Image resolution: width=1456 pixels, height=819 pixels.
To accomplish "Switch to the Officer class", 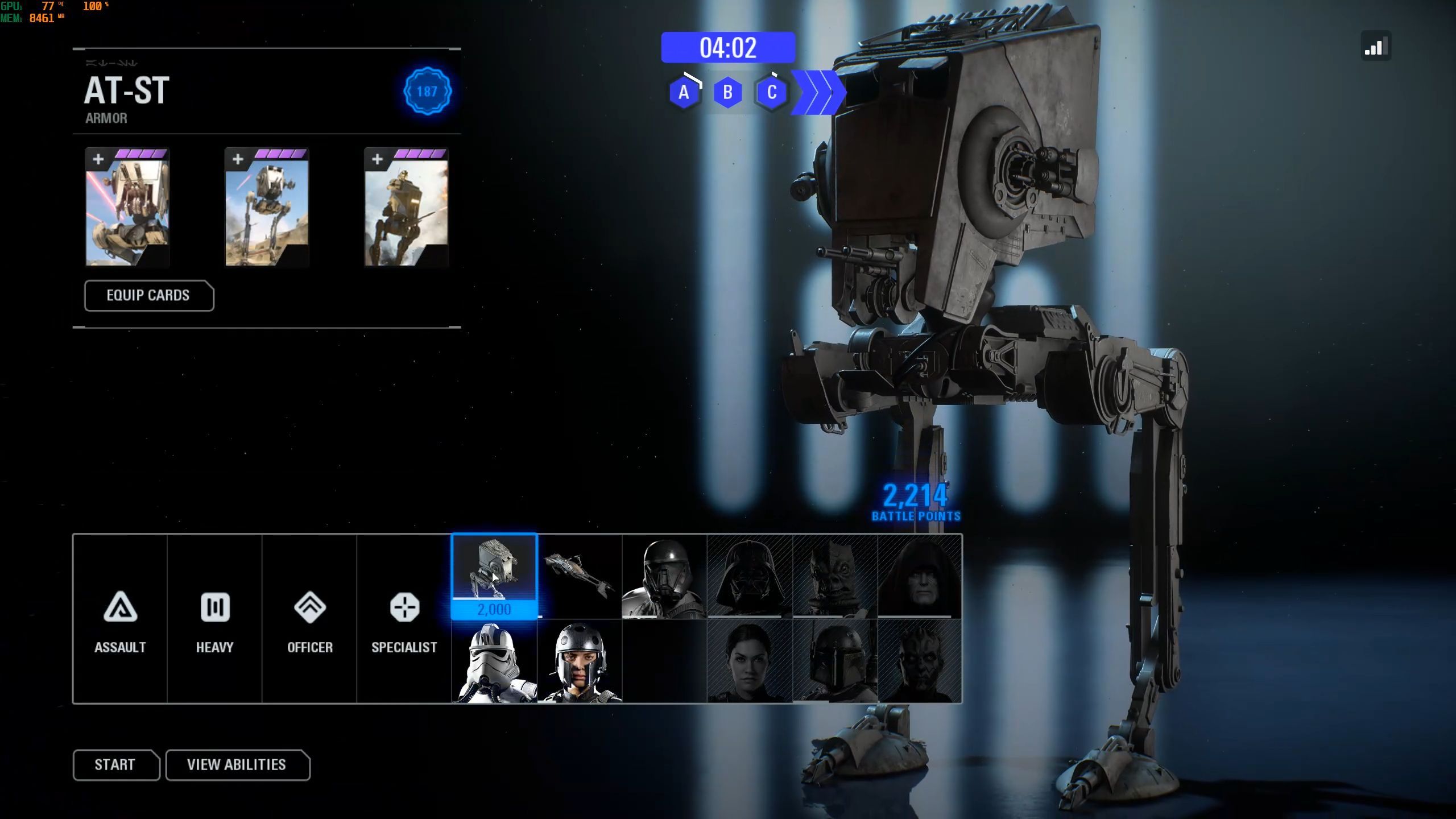I will coord(309,619).
